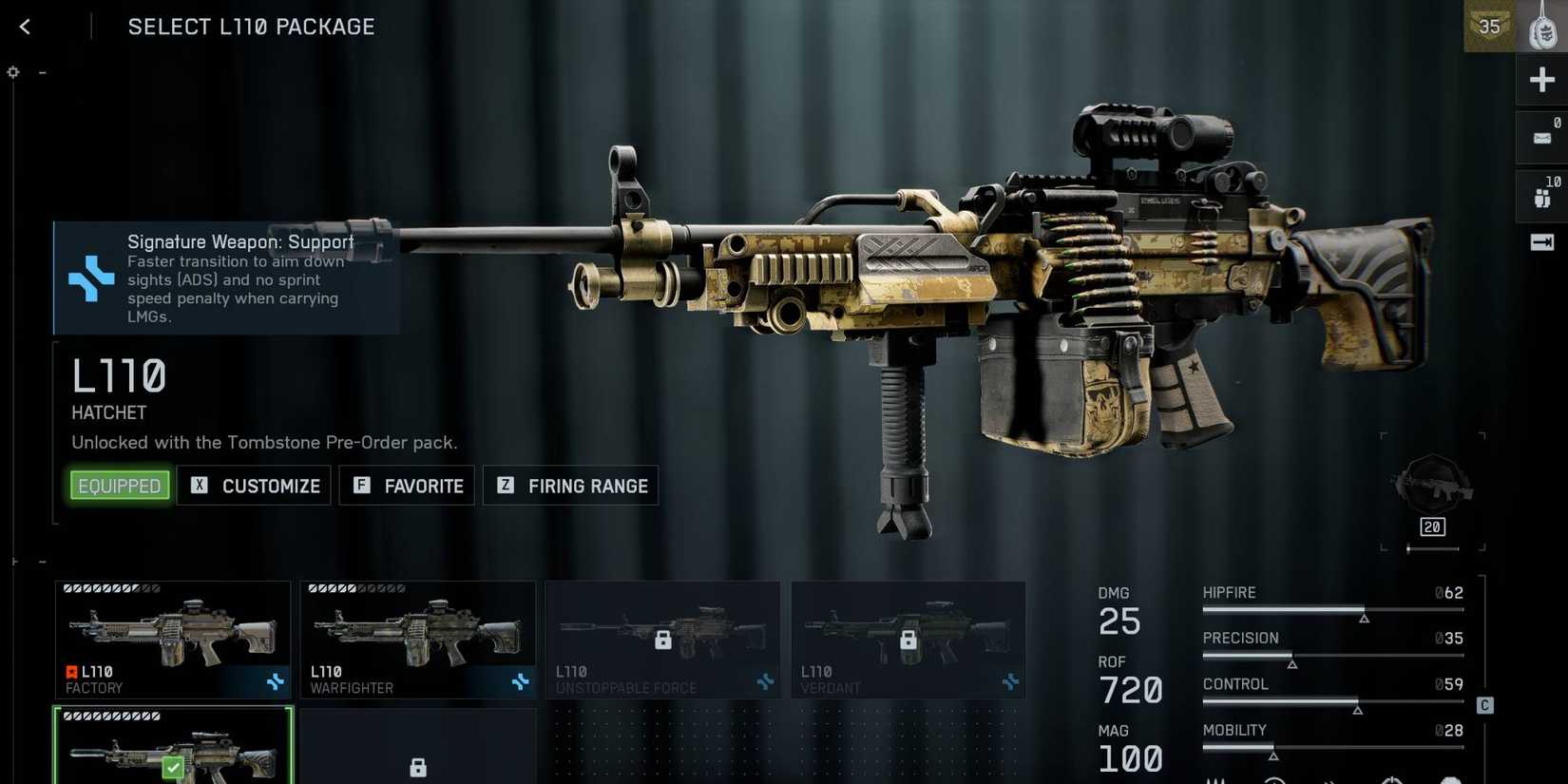Click the green EQUIPPED status indicator
The image size is (1568, 784).
[x=119, y=485]
